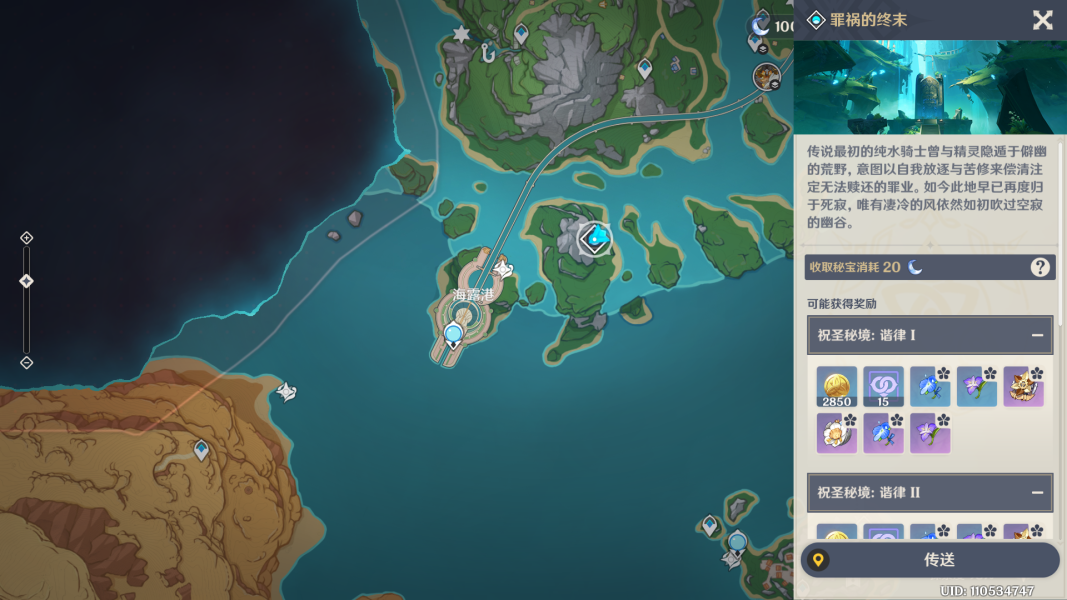This screenshot has width=1067, height=600.
Task: Collapse the 祝圣秘境: 谐律 I reward section
Action: coord(1037,336)
